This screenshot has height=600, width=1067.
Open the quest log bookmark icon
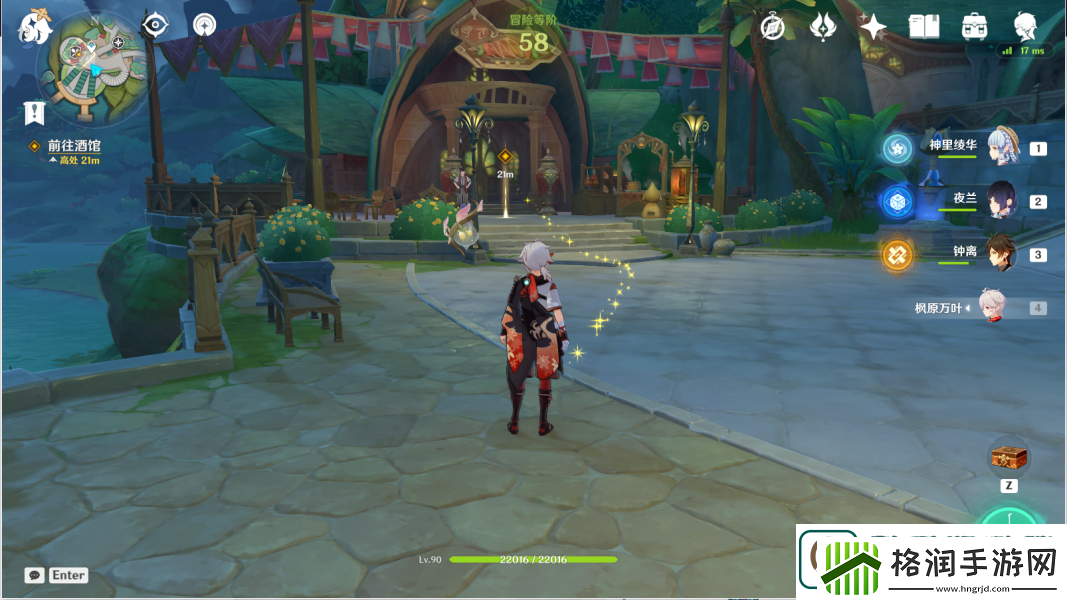(35, 111)
